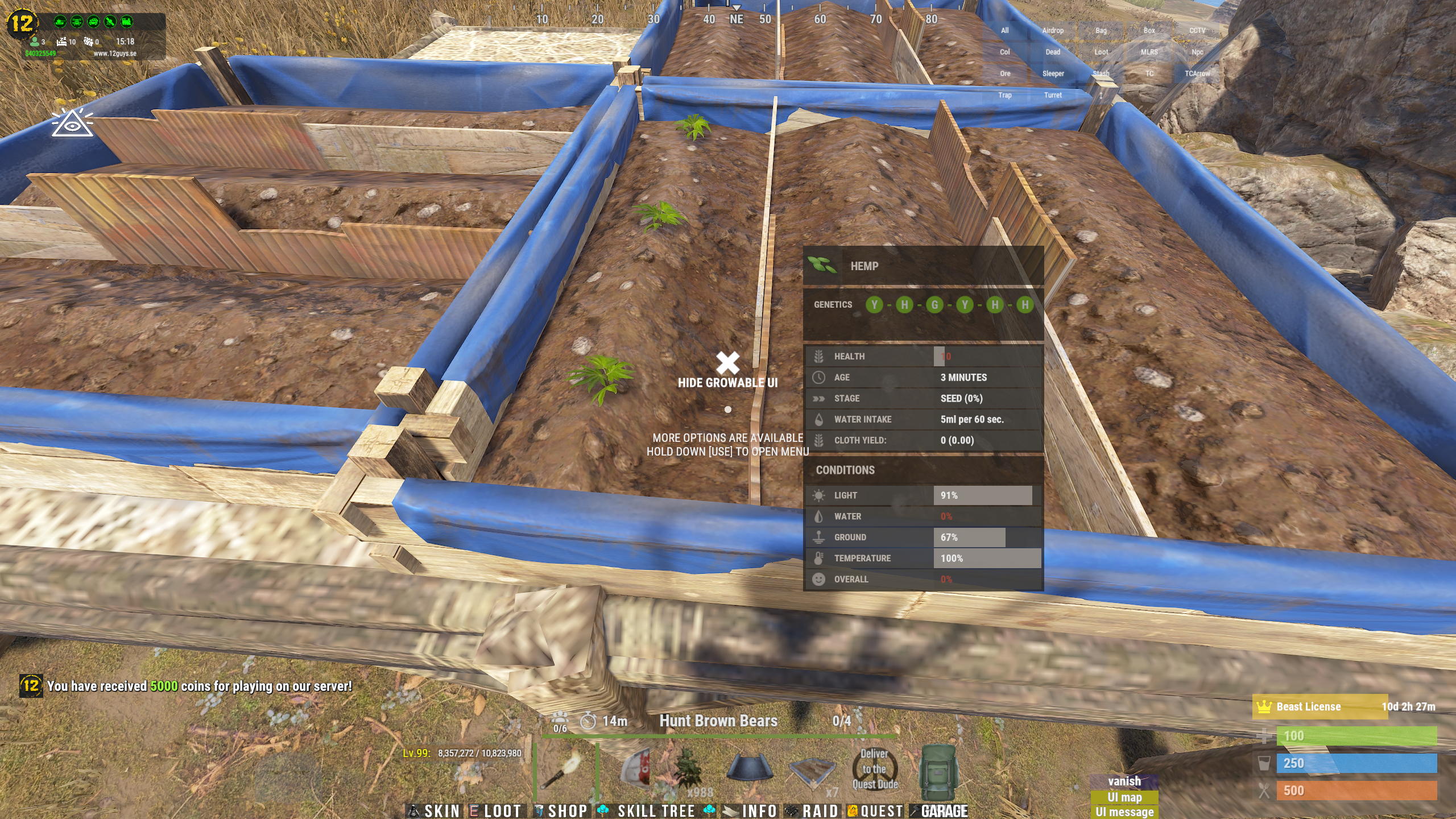This screenshot has width=1456, height=819.
Task: Toggle the UI map button
Action: (x=1124, y=797)
